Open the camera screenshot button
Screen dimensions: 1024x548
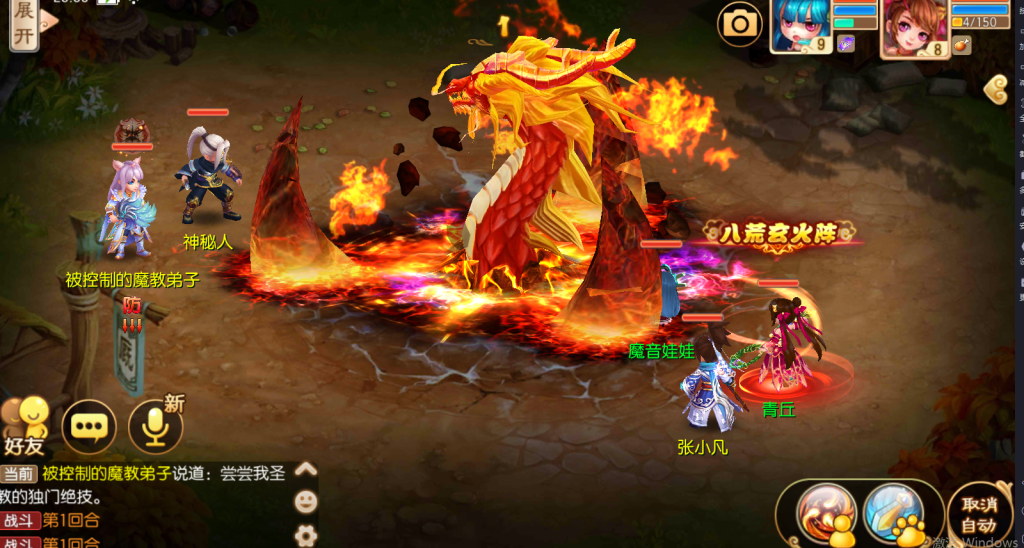740,23
